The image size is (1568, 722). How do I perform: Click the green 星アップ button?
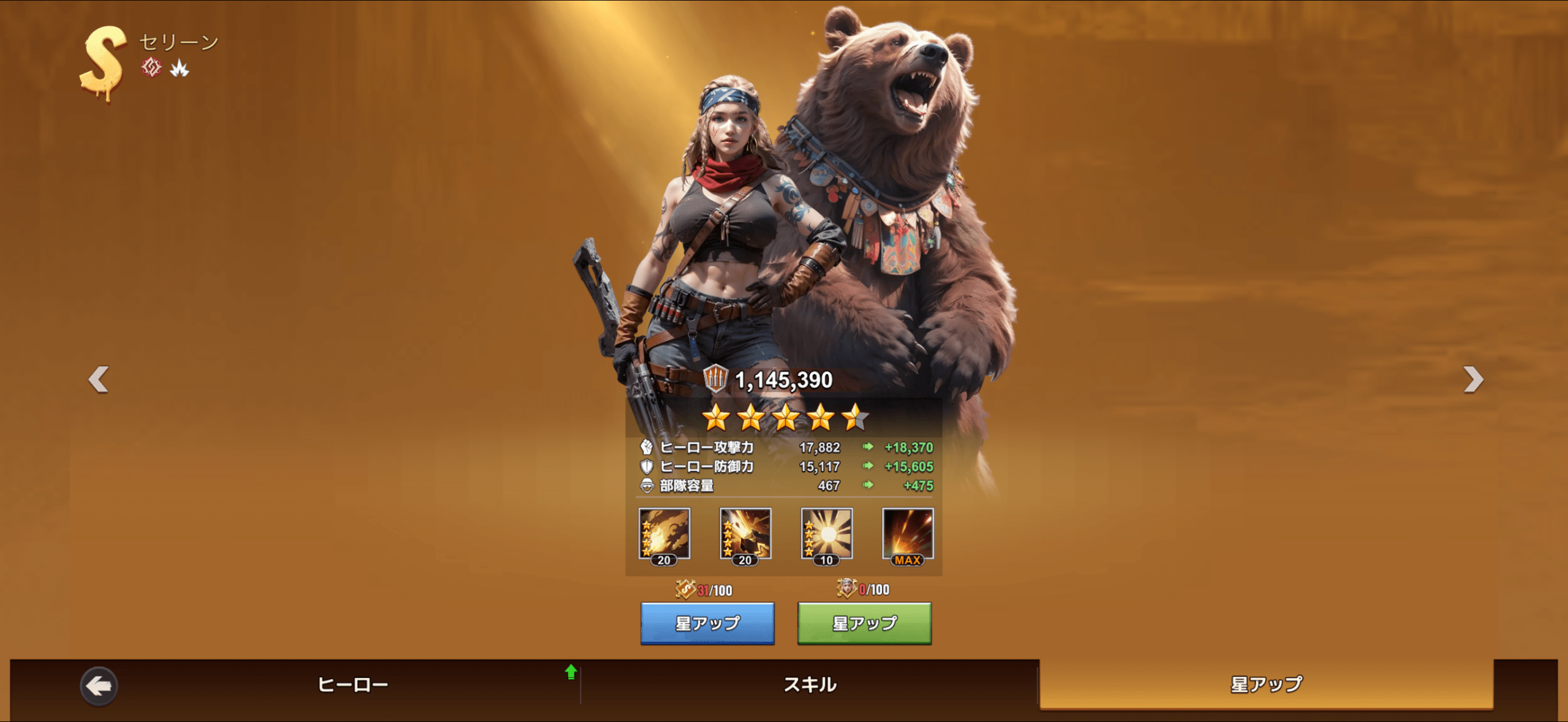click(x=864, y=623)
